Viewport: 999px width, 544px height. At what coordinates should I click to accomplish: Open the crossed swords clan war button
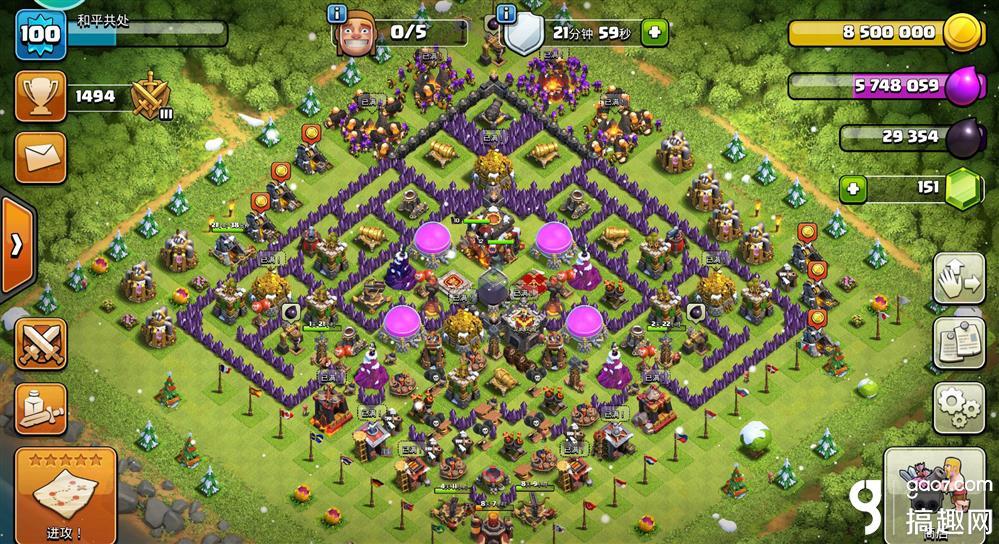(41, 345)
